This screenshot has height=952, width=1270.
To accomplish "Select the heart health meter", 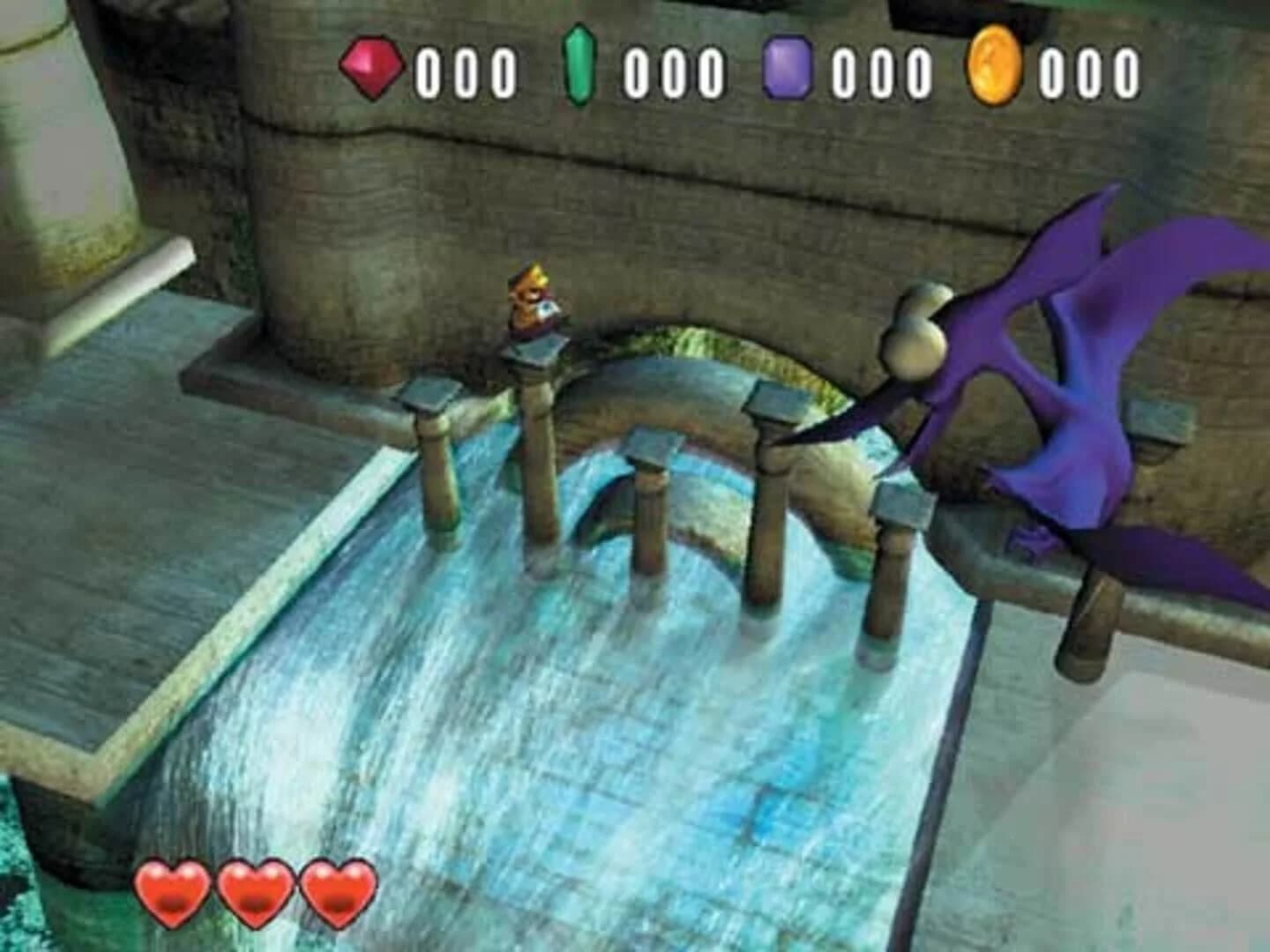I will pos(253,892).
